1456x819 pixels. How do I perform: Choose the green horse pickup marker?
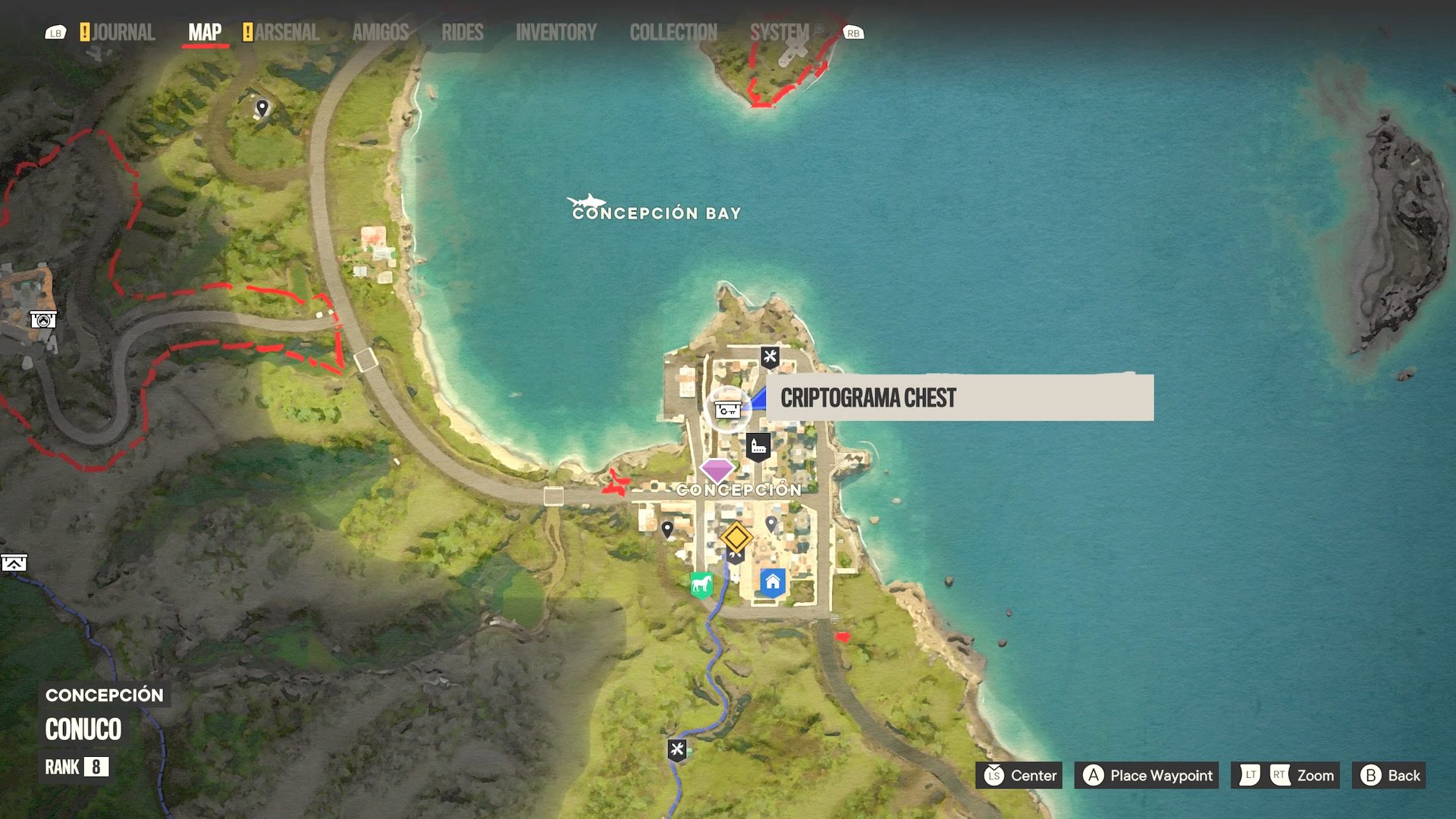(701, 585)
